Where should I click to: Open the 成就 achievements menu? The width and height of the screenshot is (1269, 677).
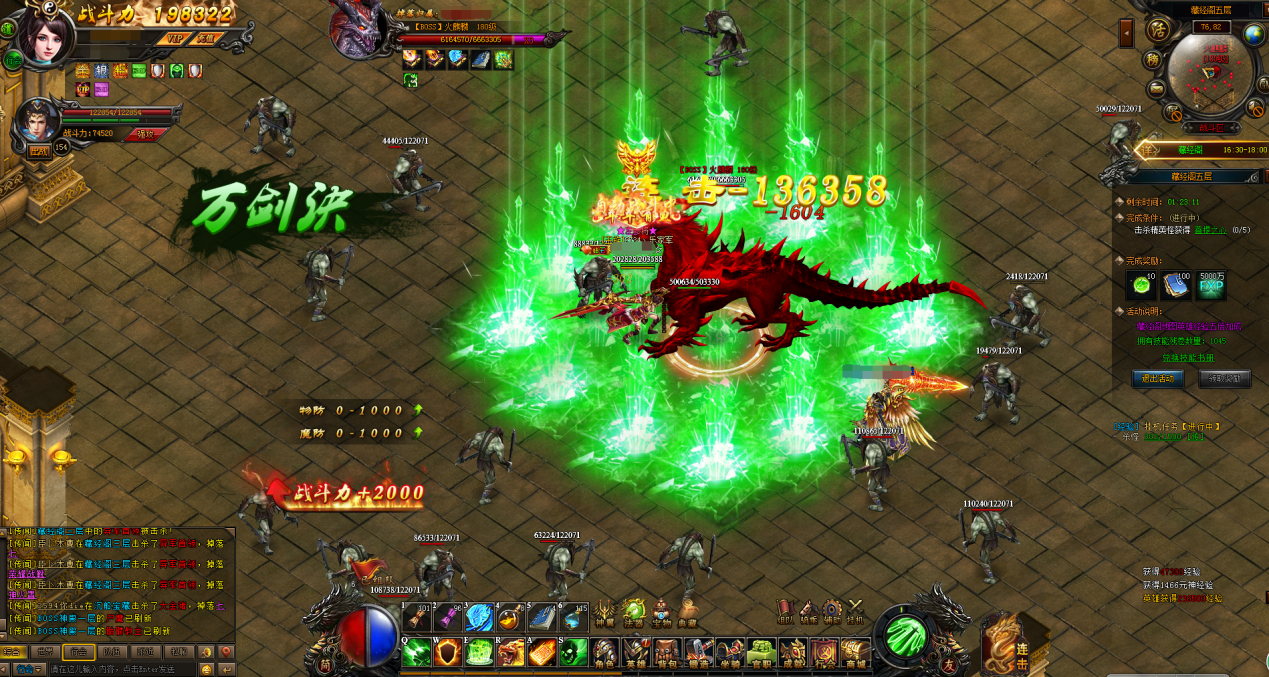click(x=793, y=654)
